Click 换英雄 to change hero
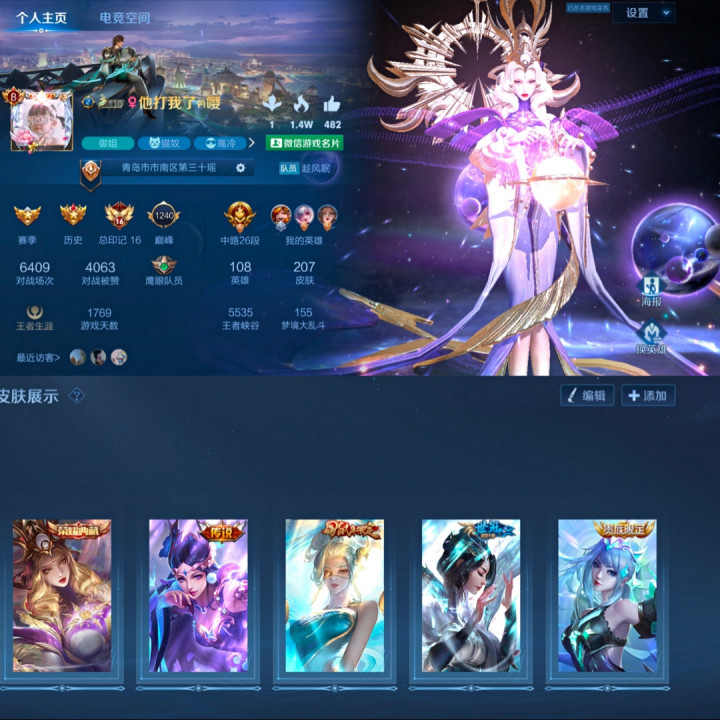 click(651, 337)
